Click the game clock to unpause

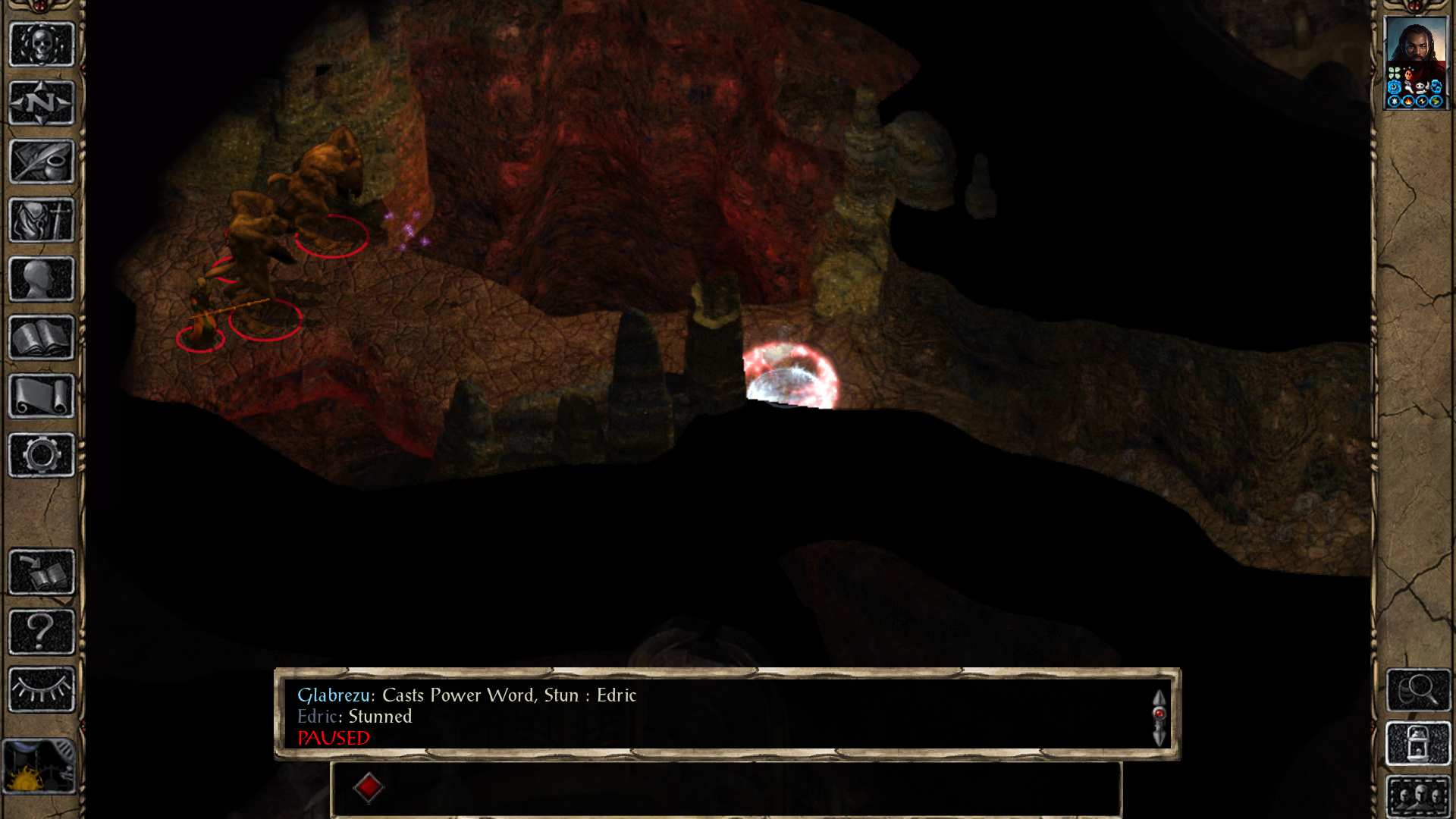[39, 766]
